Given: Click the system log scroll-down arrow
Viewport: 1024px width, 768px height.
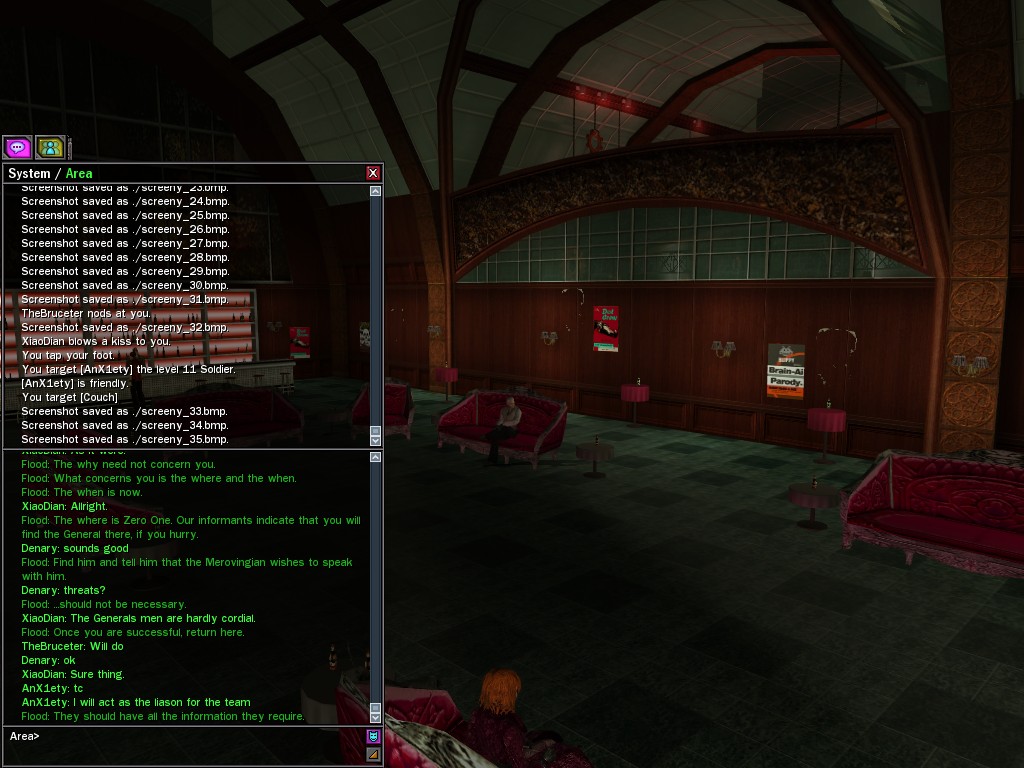Looking at the screenshot, I should coord(376,440).
